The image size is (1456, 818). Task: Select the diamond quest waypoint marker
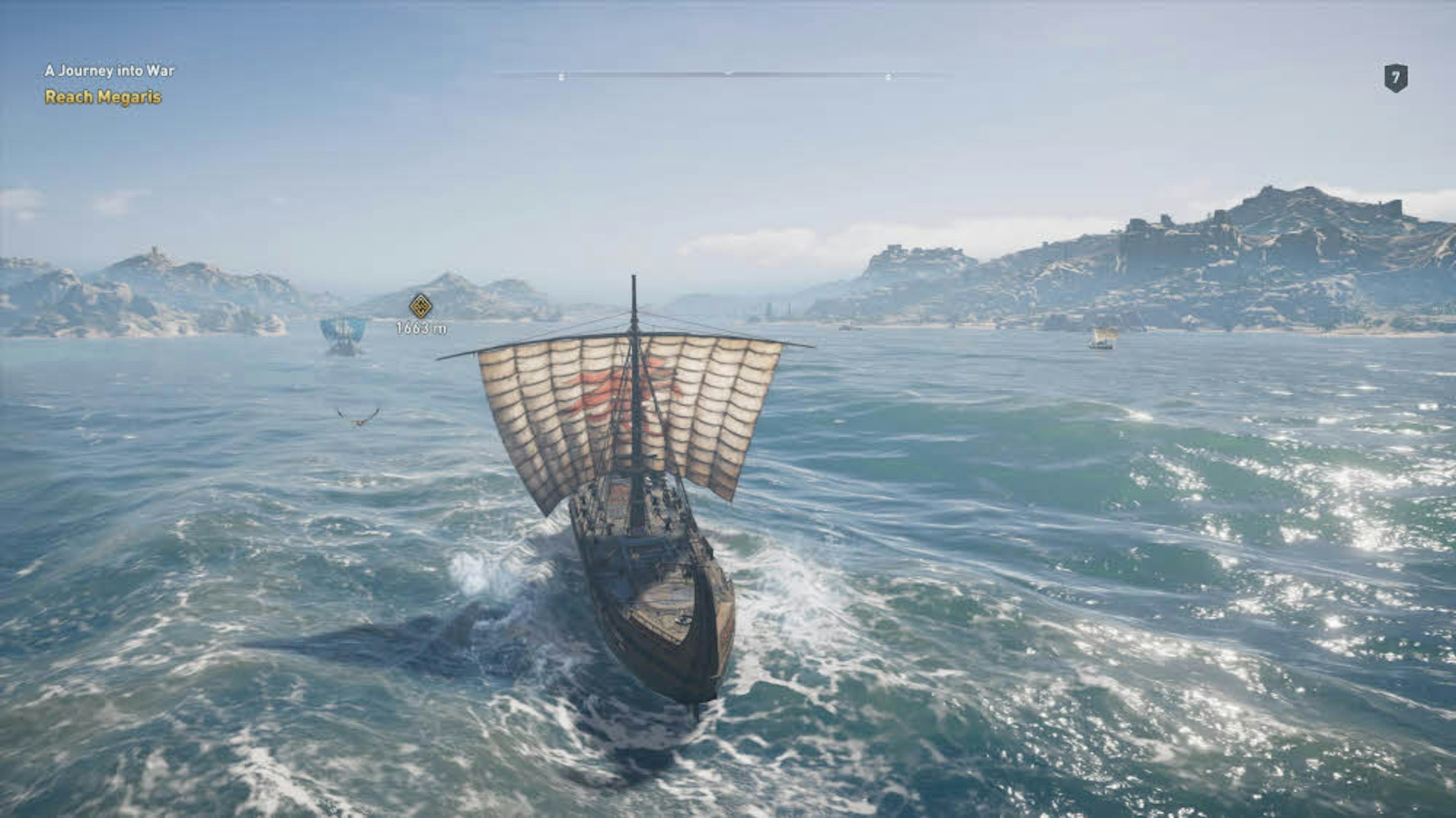421,306
